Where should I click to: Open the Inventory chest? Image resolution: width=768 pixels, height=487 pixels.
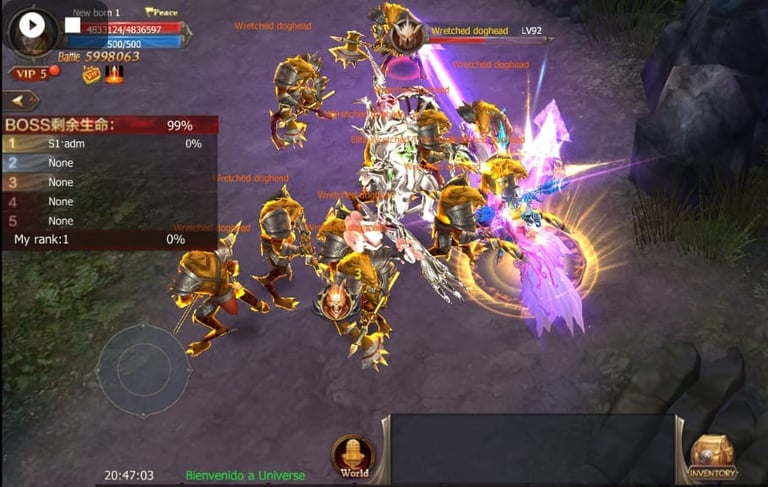[712, 455]
